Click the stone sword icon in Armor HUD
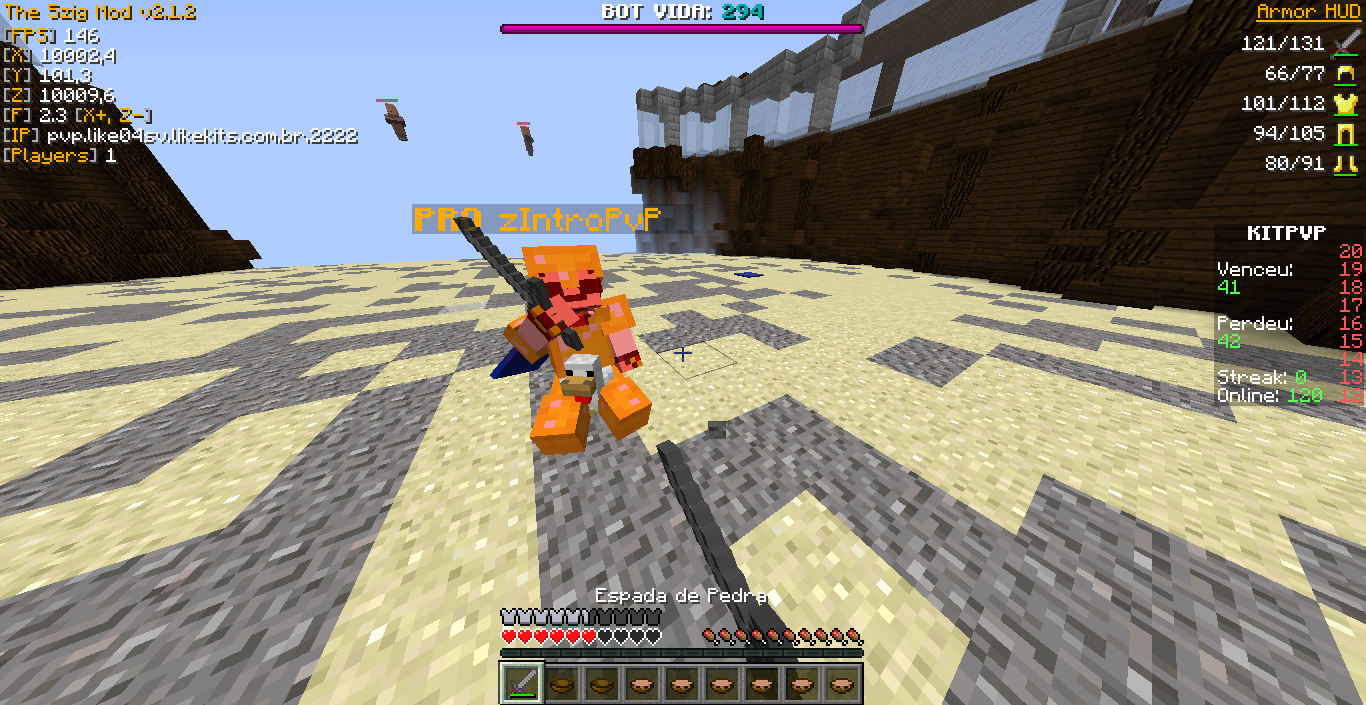The height and width of the screenshot is (705, 1366). [x=1344, y=43]
